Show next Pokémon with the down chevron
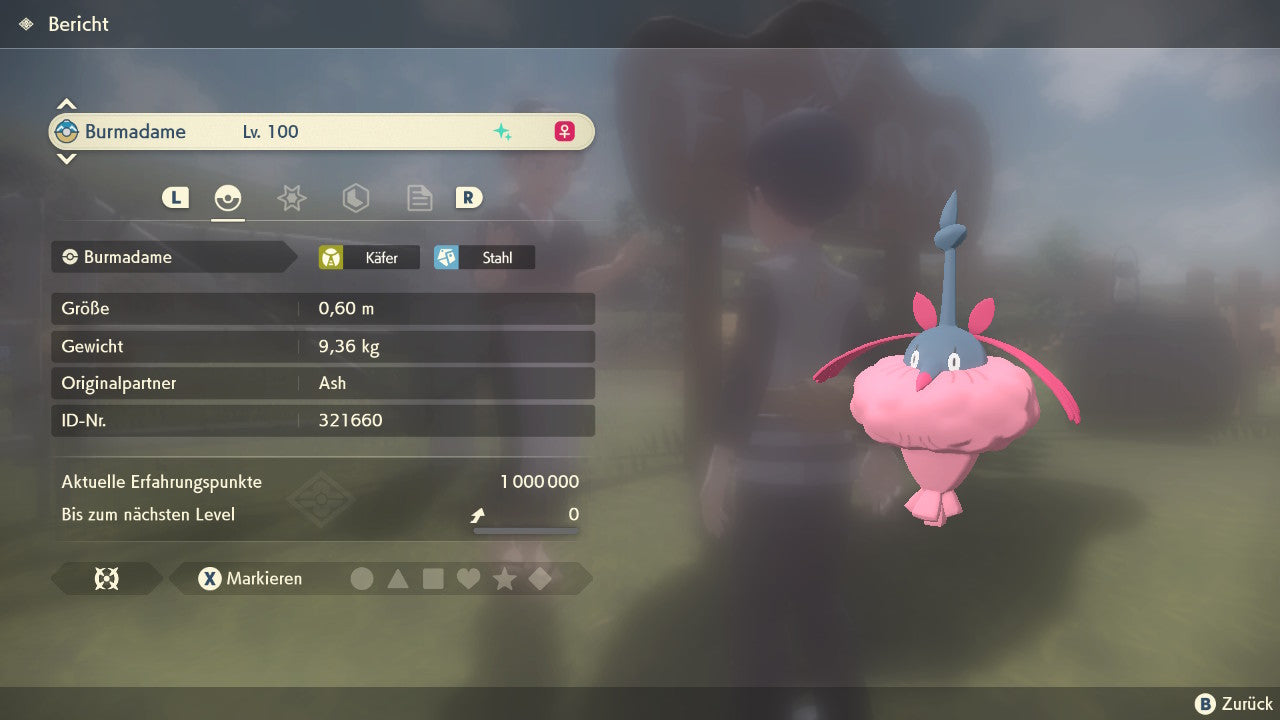Image resolution: width=1280 pixels, height=720 pixels. pos(66,158)
